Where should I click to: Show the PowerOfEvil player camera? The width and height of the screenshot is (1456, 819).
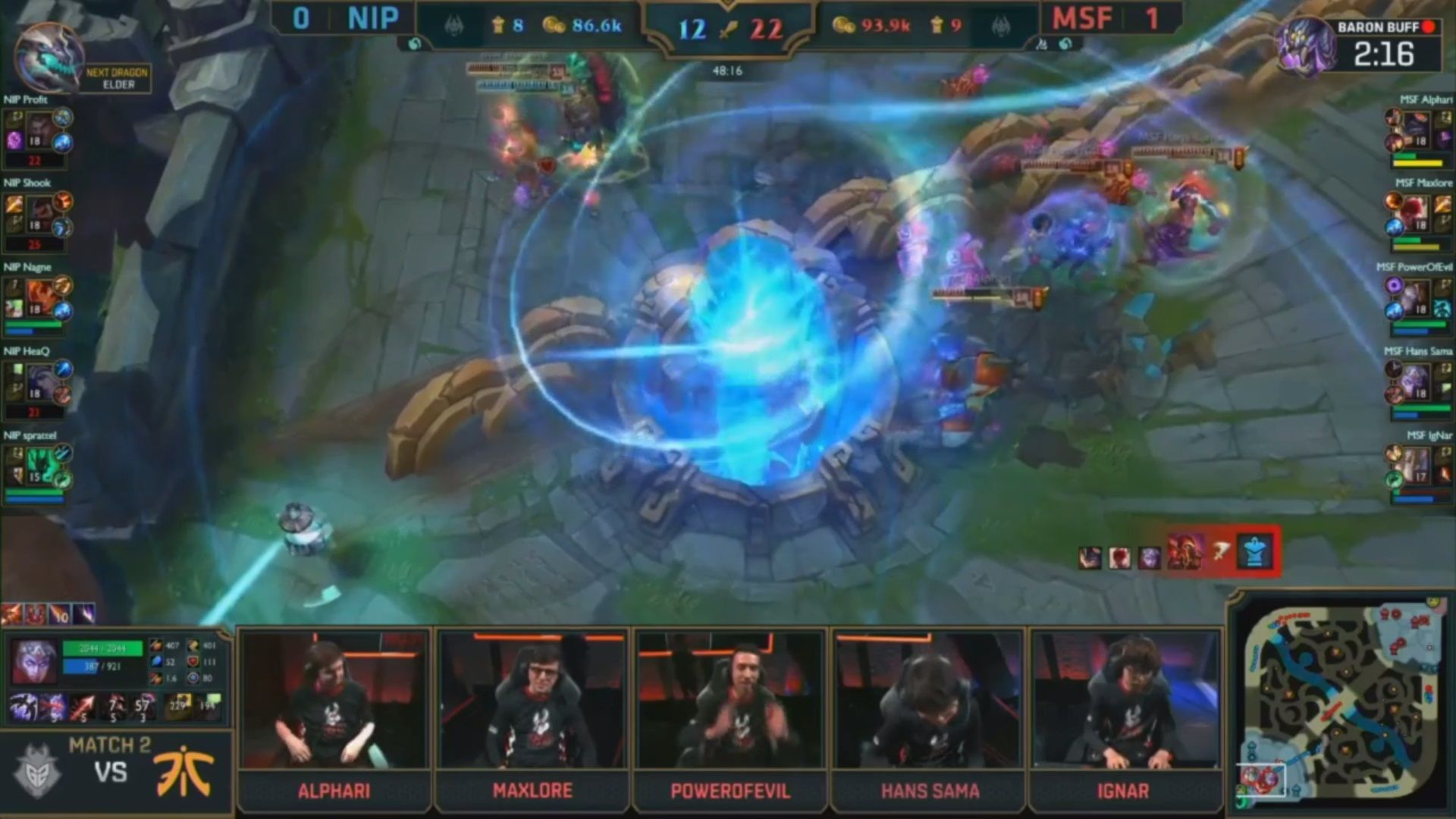[730, 701]
